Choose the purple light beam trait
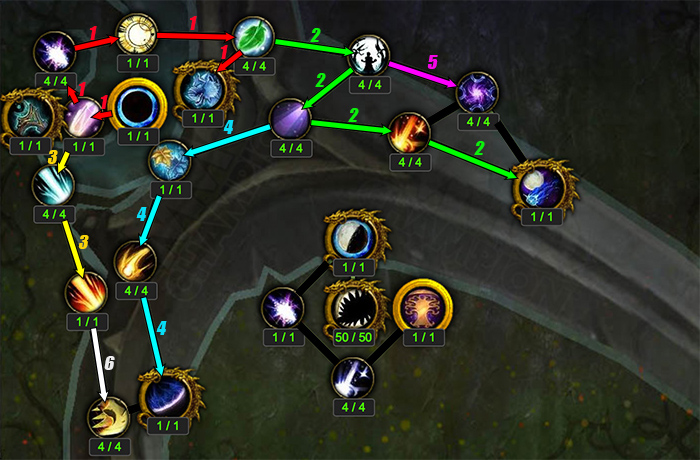 point(290,119)
